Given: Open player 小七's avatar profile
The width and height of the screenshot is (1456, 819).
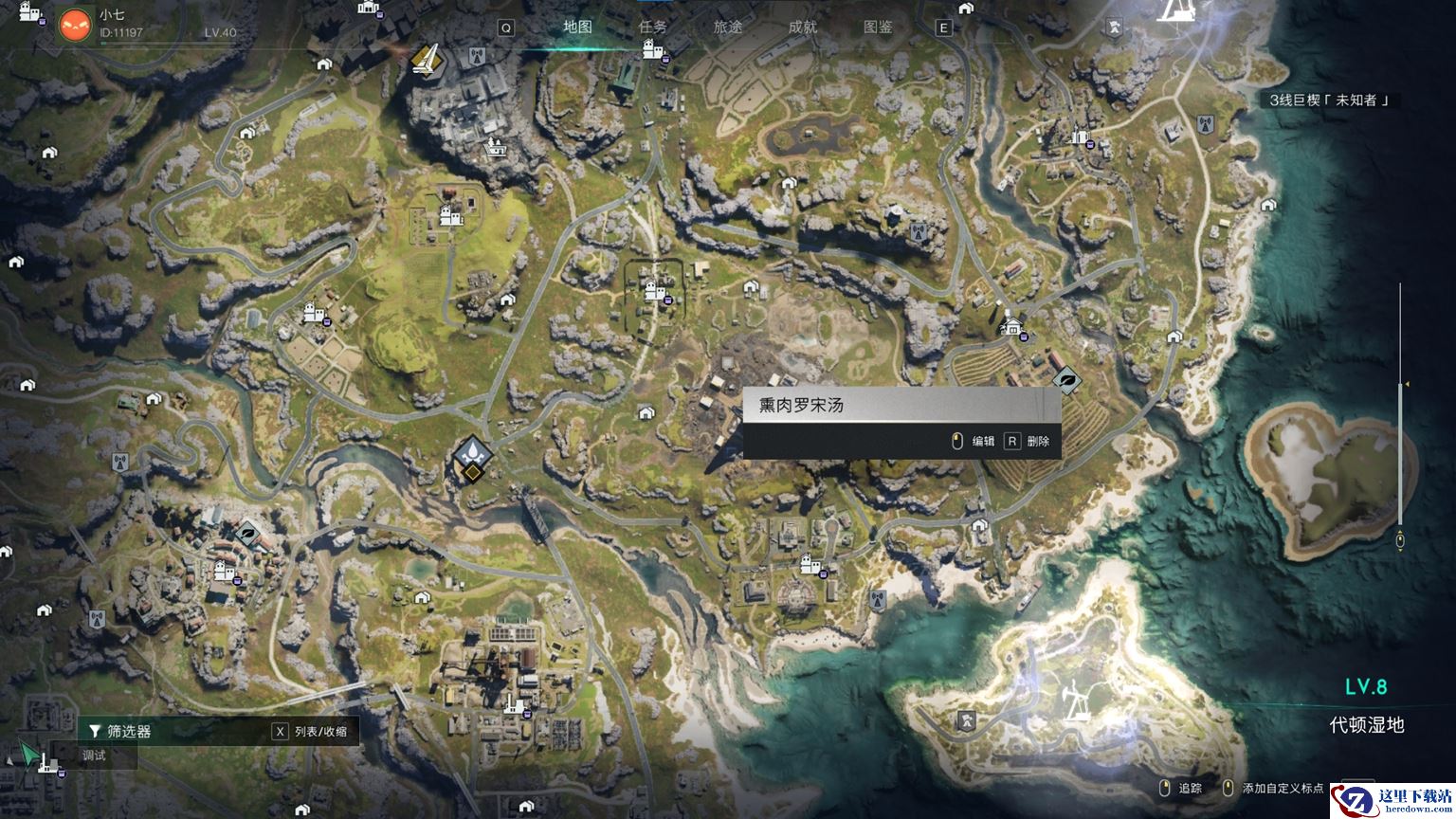Looking at the screenshot, I should click(x=75, y=25).
